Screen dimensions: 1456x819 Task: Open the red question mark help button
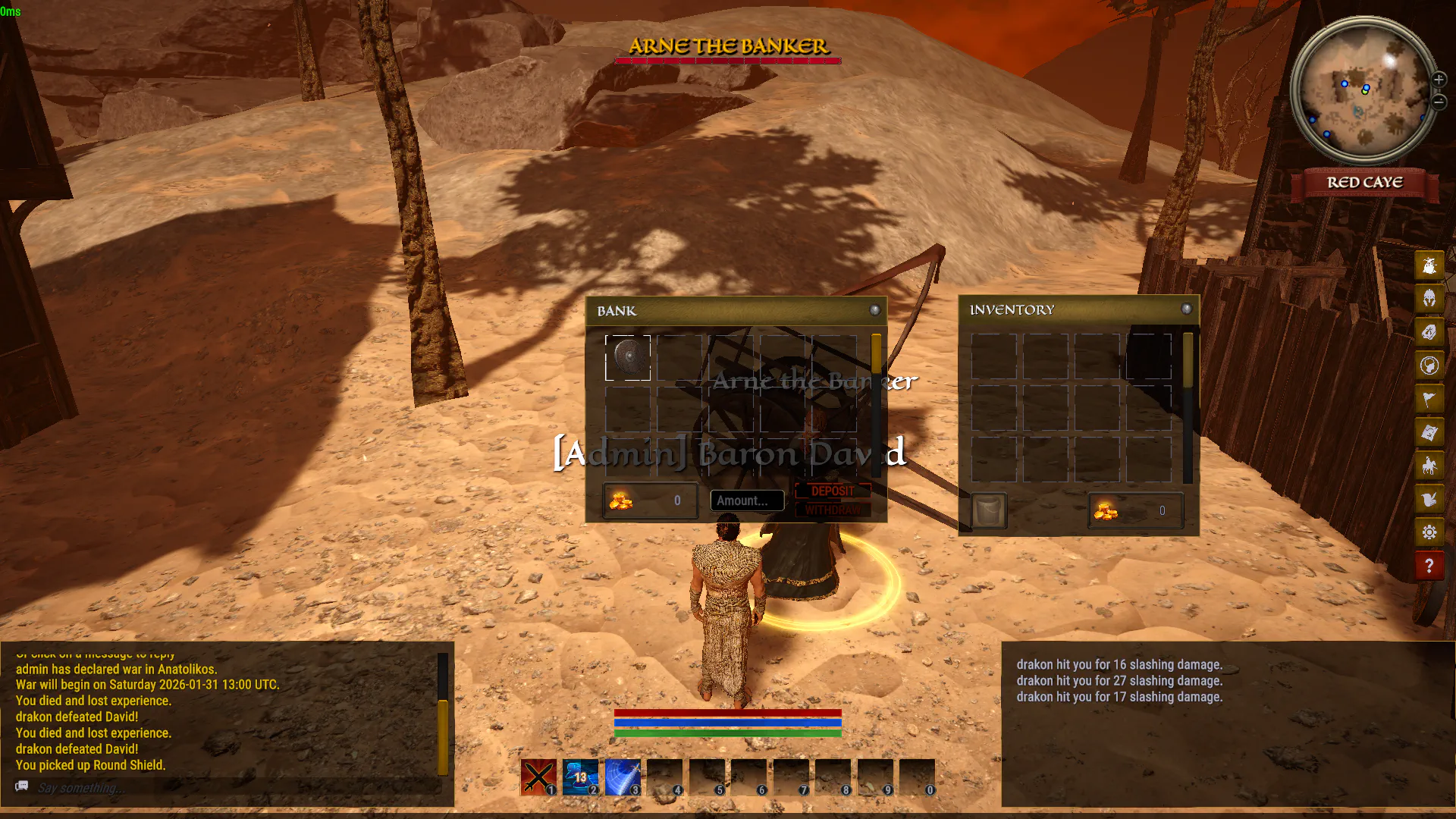tap(1429, 566)
